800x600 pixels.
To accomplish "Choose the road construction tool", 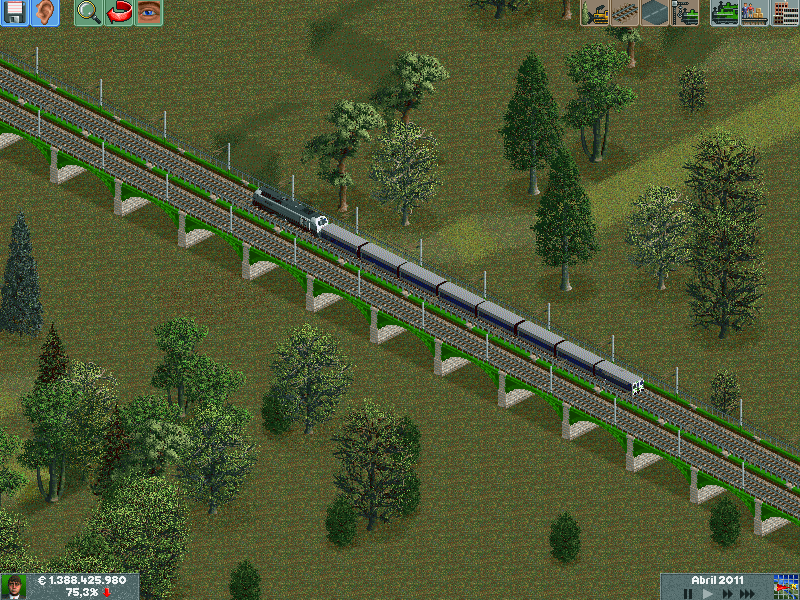I will coord(655,13).
